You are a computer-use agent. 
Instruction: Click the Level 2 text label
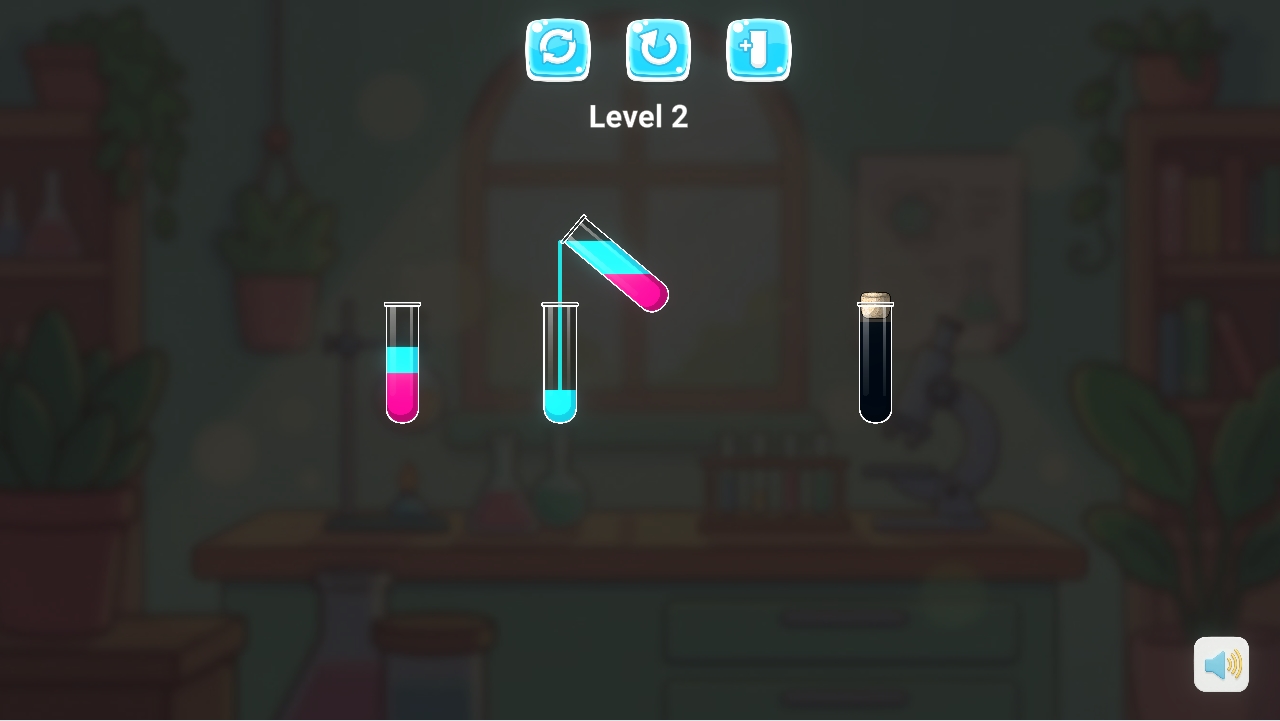(639, 116)
